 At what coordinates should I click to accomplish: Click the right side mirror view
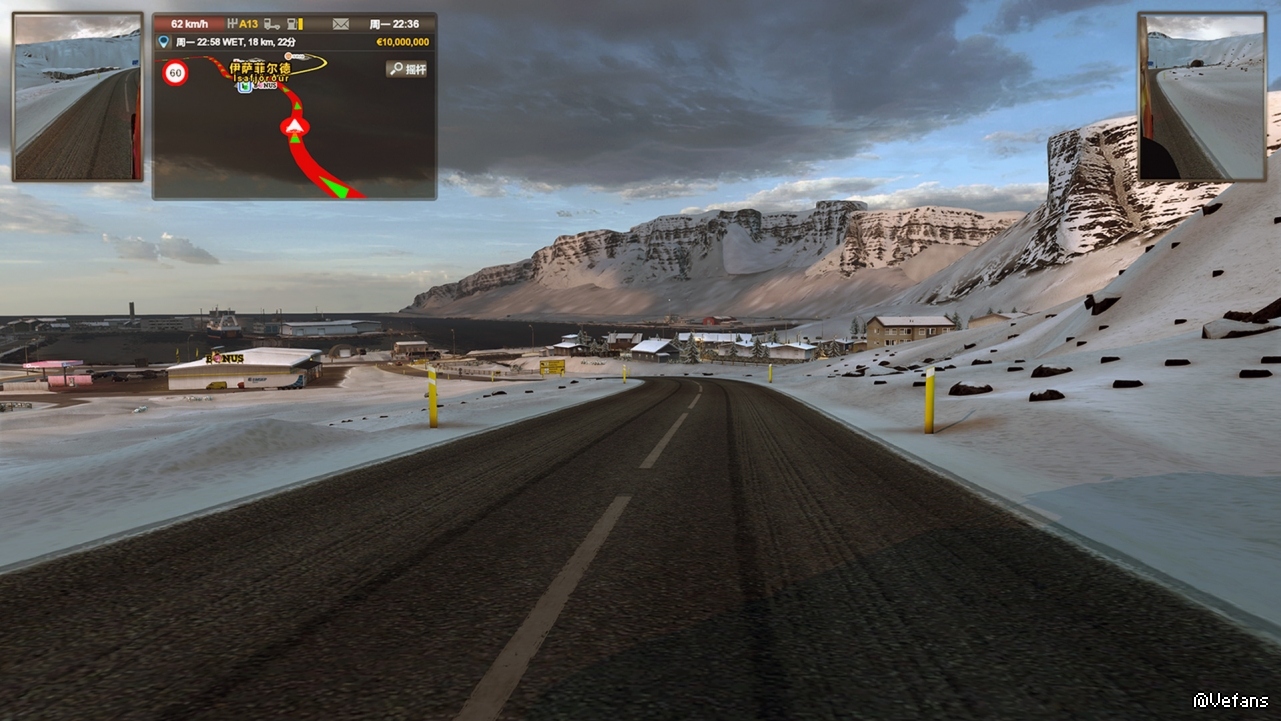click(1201, 97)
